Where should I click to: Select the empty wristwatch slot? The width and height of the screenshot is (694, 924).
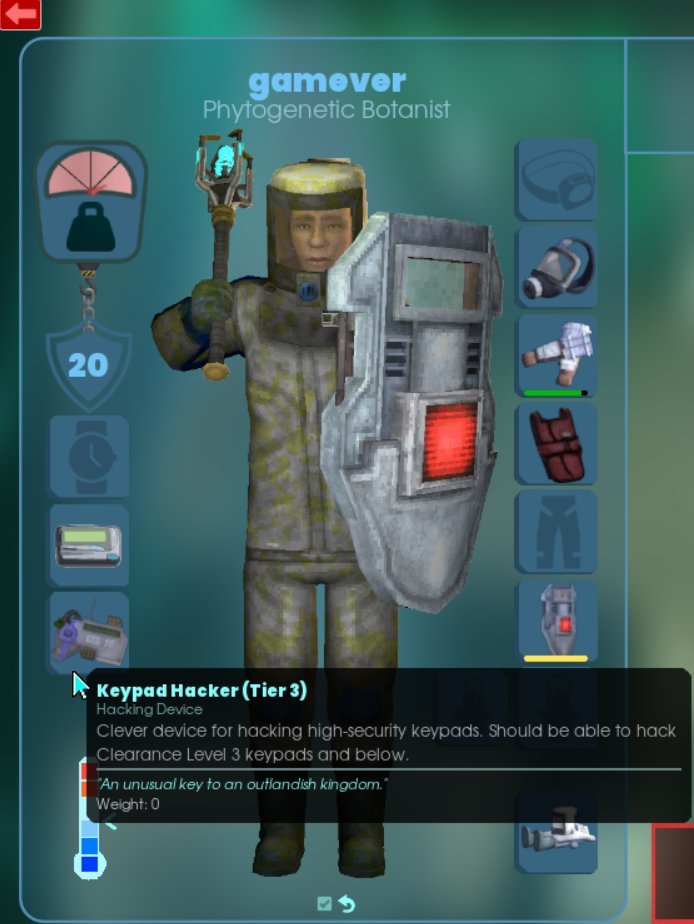tap(89, 457)
